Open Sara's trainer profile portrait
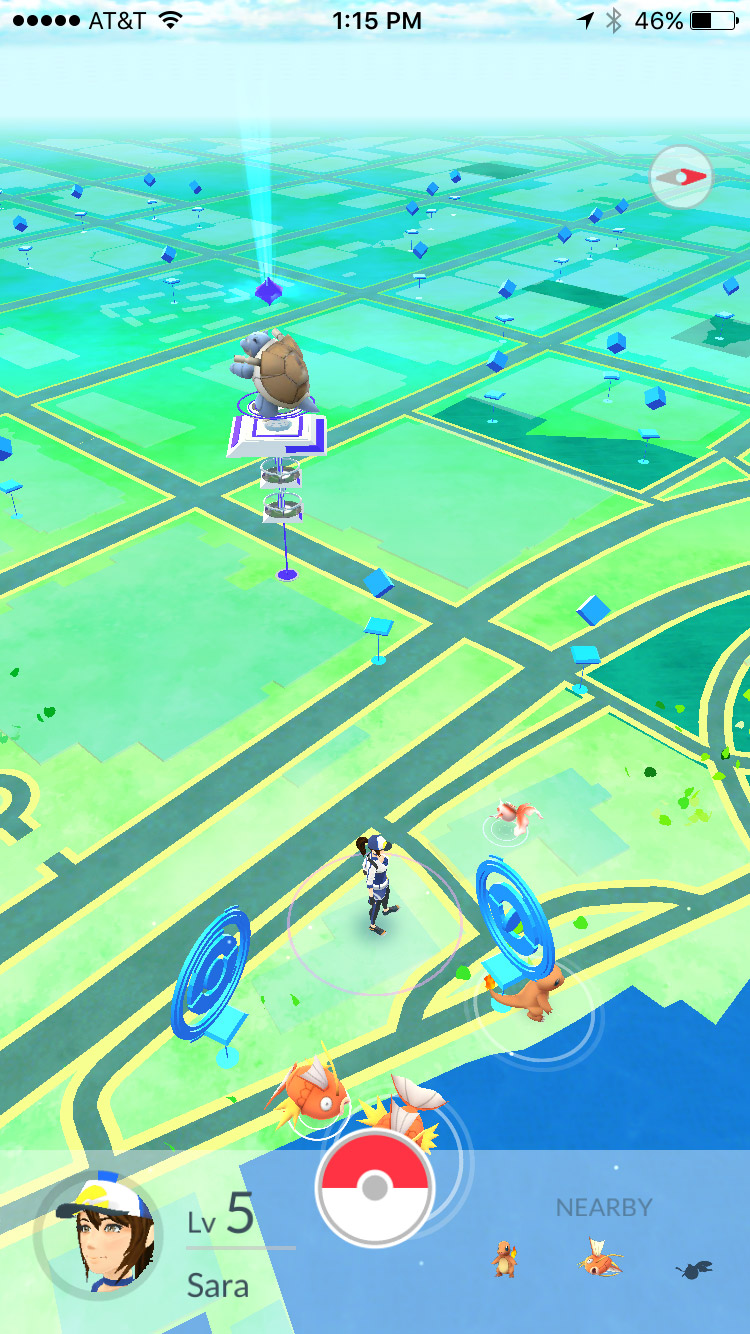750x1334 pixels. [x=97, y=1237]
